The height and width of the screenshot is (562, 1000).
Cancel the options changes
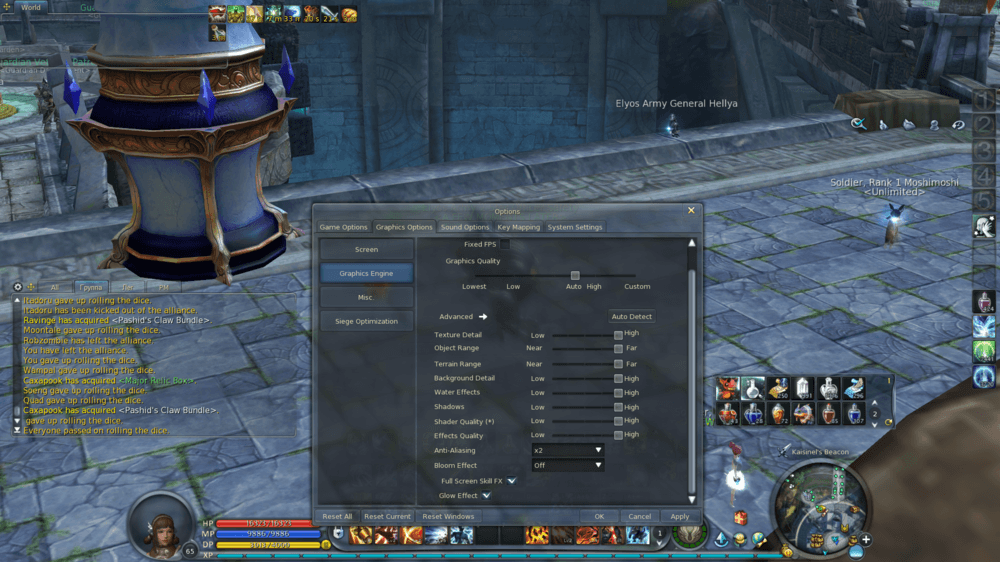click(640, 517)
